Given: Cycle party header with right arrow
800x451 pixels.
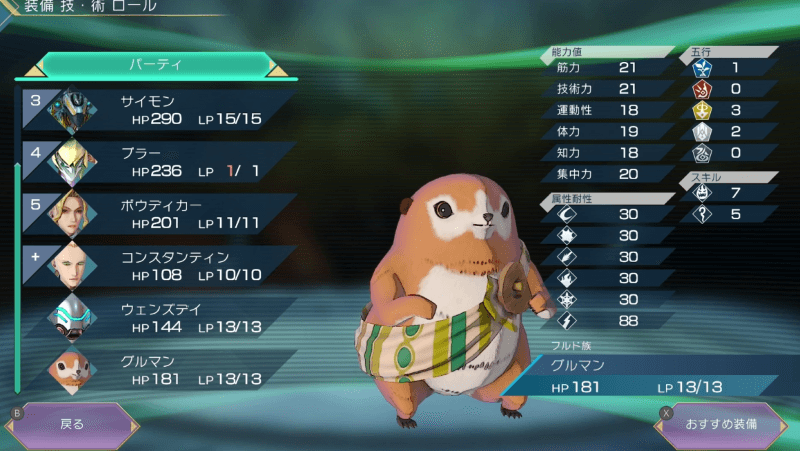Looking at the screenshot, I should pyautogui.click(x=278, y=70).
